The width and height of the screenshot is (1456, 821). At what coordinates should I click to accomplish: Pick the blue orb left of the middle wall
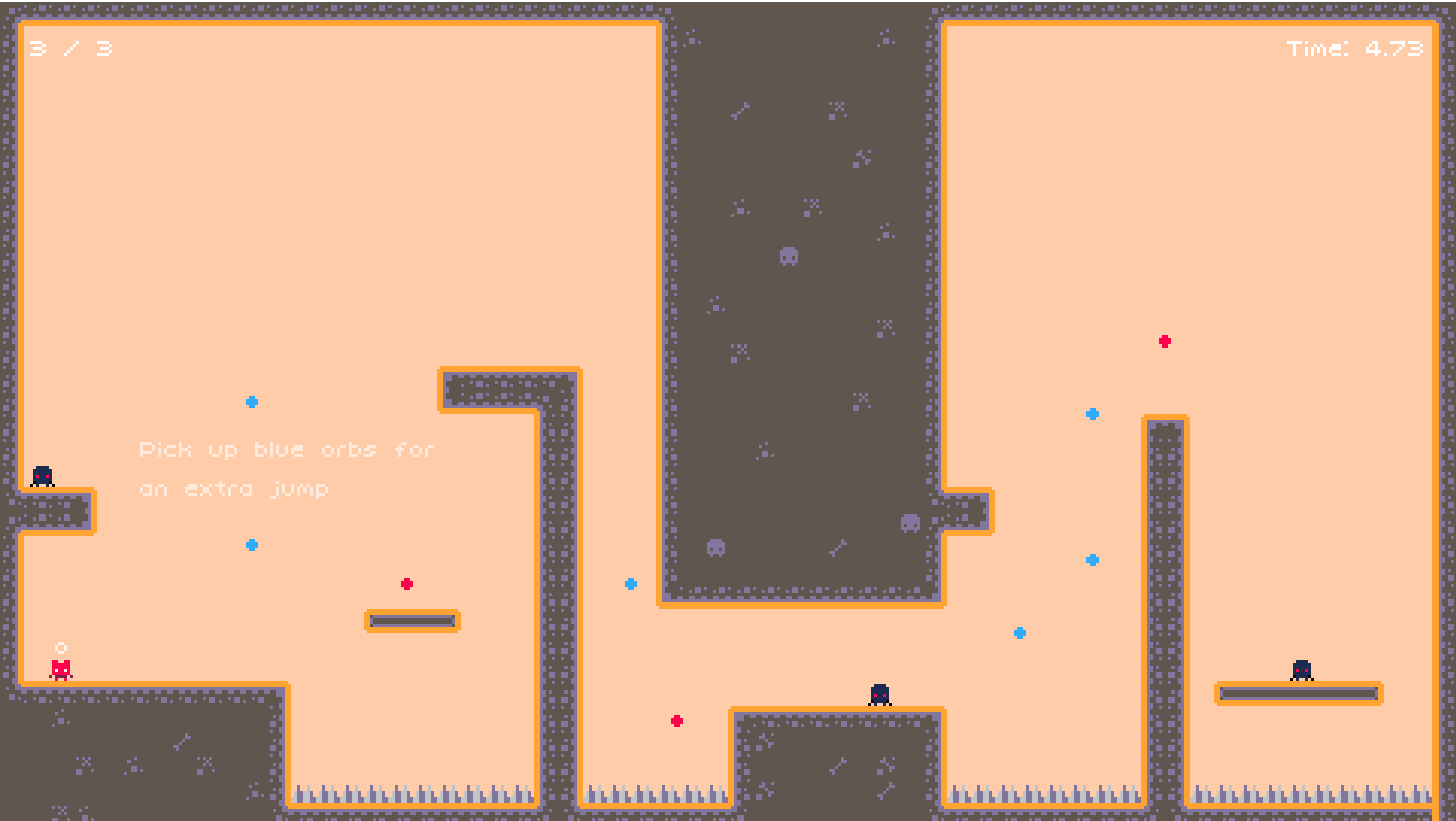pyautogui.click(x=631, y=584)
